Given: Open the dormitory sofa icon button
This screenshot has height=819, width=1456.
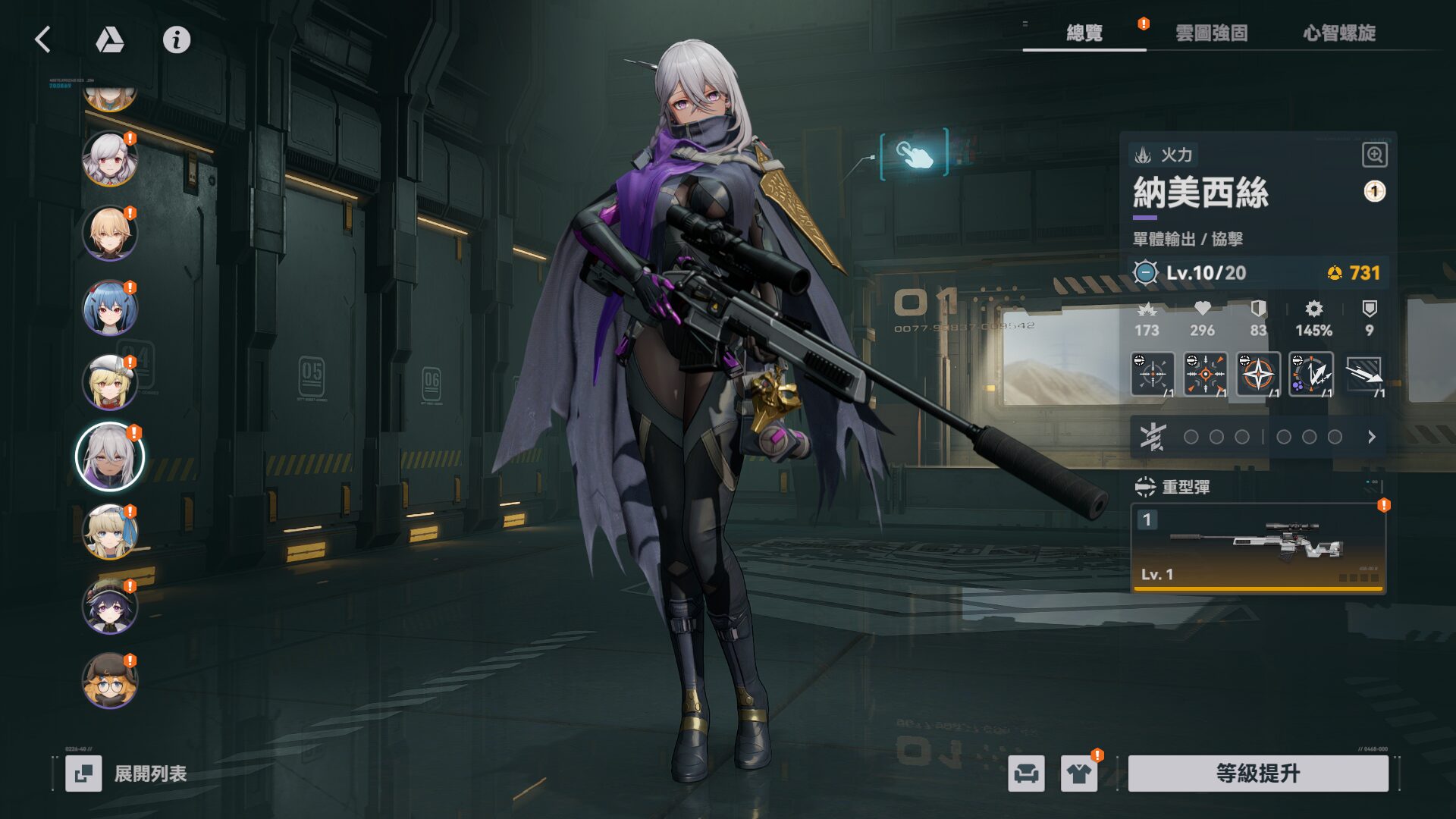Looking at the screenshot, I should coord(1026,773).
